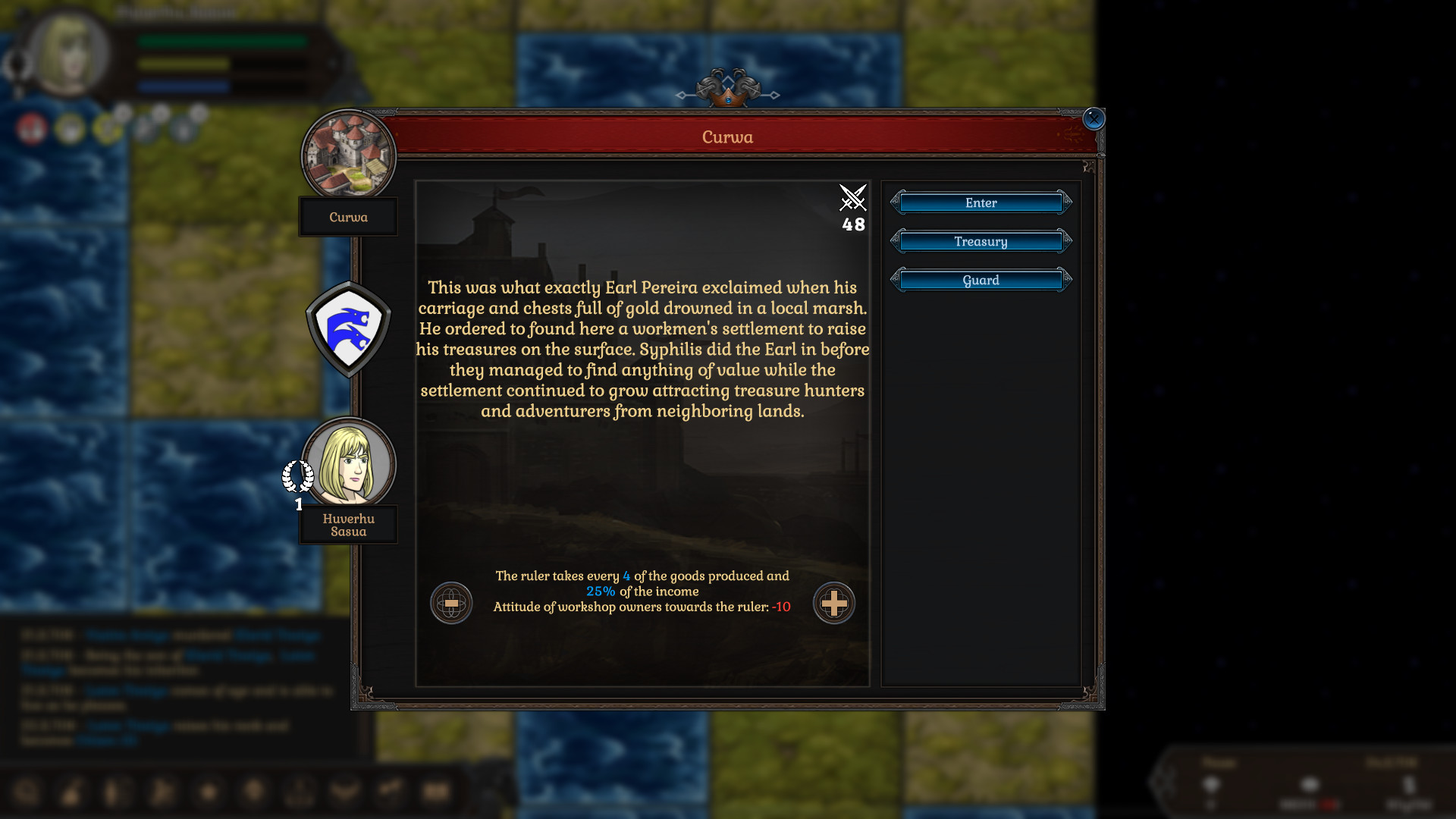Increase the ruler's tax with the plus button
The width and height of the screenshot is (1456, 819).
click(834, 604)
